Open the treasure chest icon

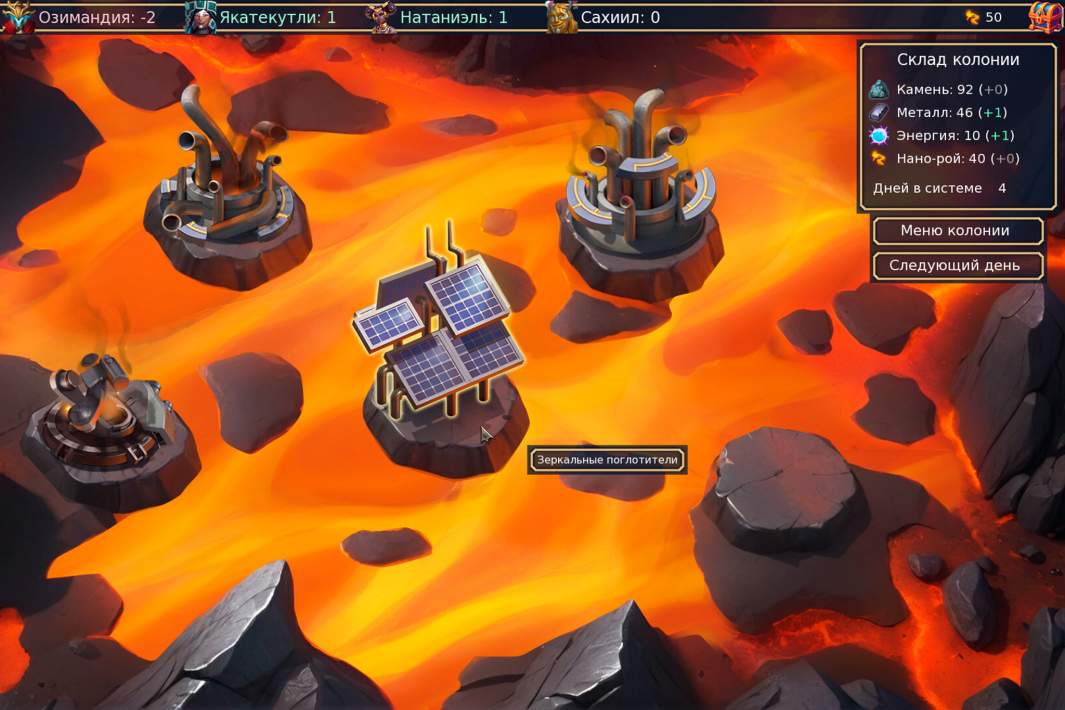coord(1044,17)
